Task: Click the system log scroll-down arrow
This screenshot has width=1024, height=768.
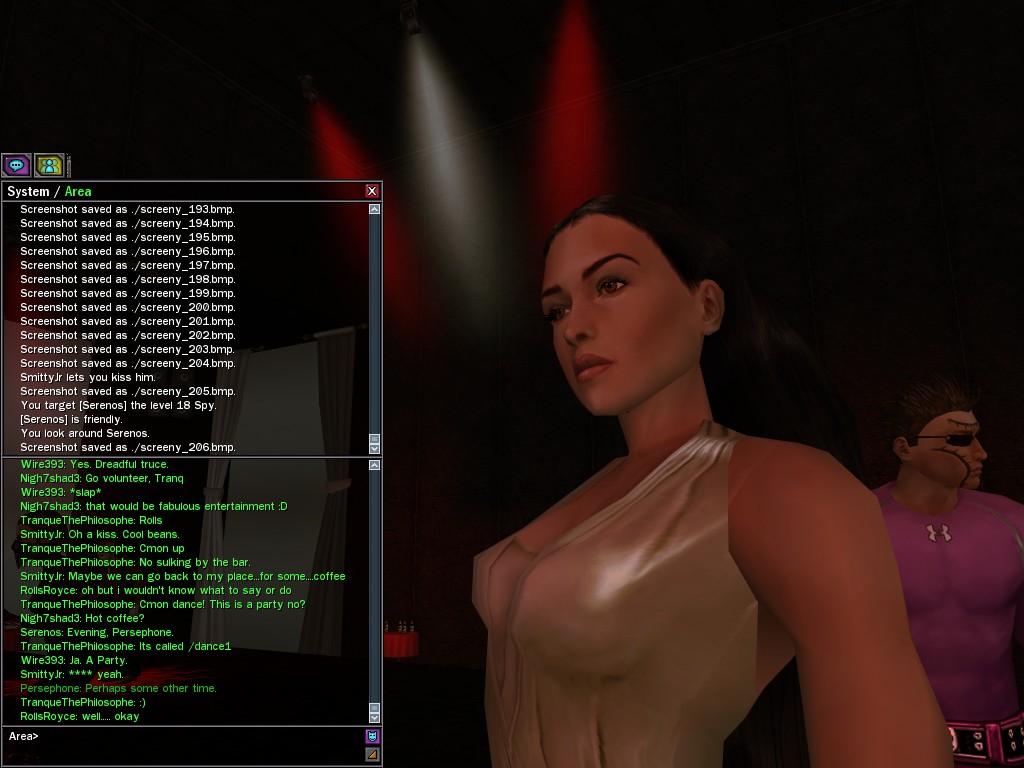Action: (375, 448)
